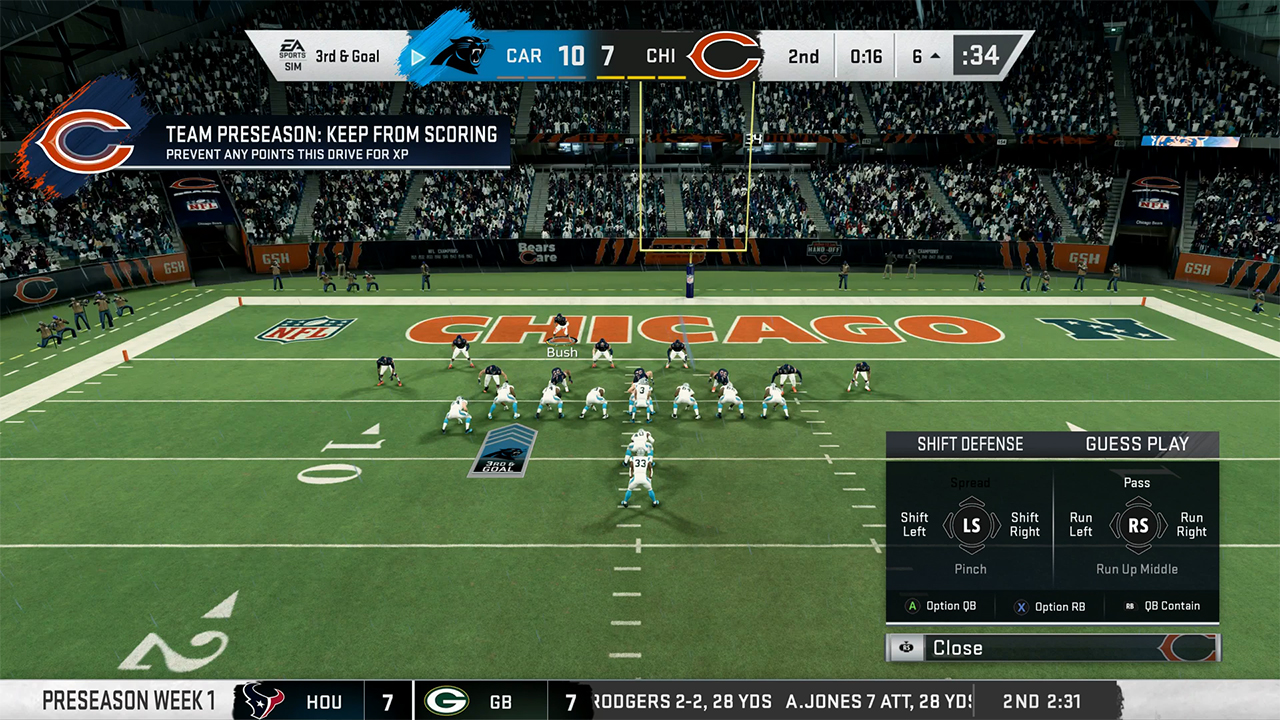
Task: Open the Shift Defense header
Action: (x=970, y=444)
